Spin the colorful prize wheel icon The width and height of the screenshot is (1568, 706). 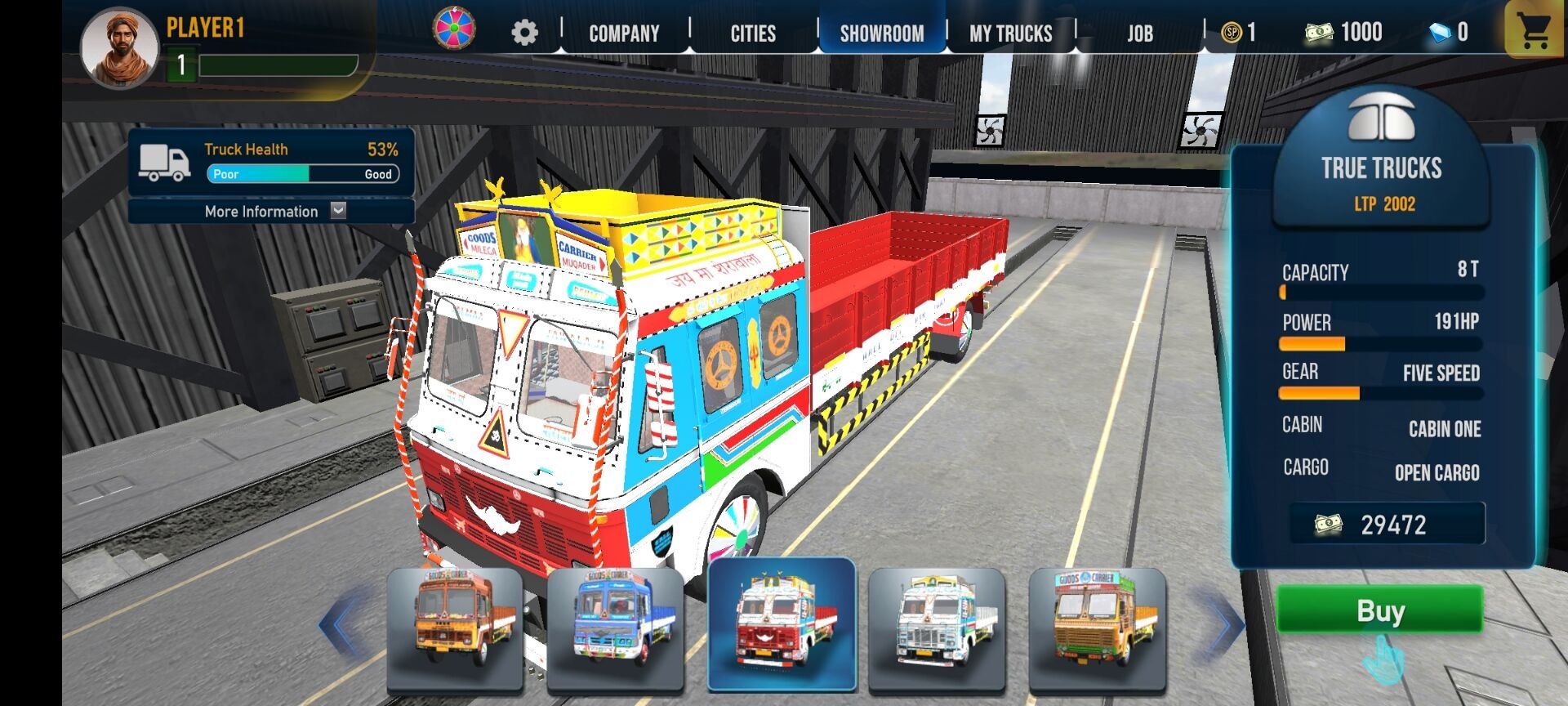pos(455,29)
